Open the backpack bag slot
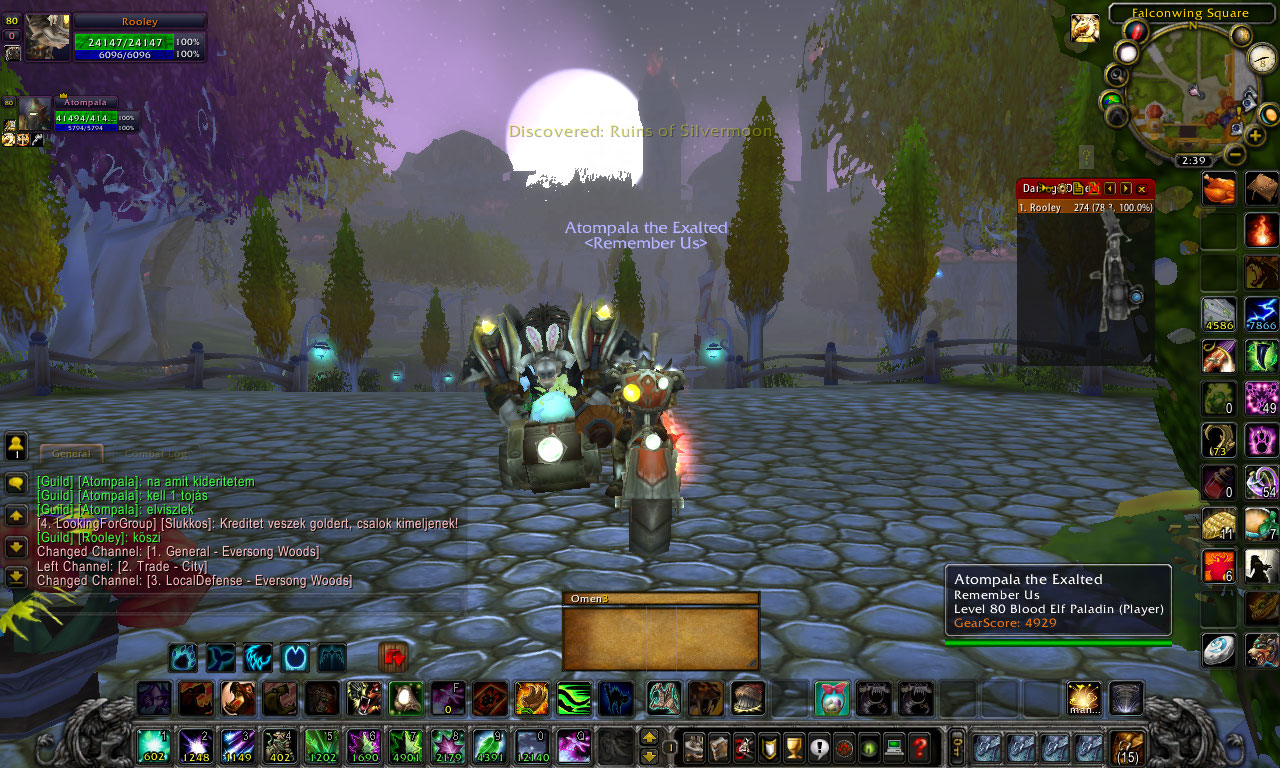Image resolution: width=1280 pixels, height=768 pixels. [x=1129, y=747]
